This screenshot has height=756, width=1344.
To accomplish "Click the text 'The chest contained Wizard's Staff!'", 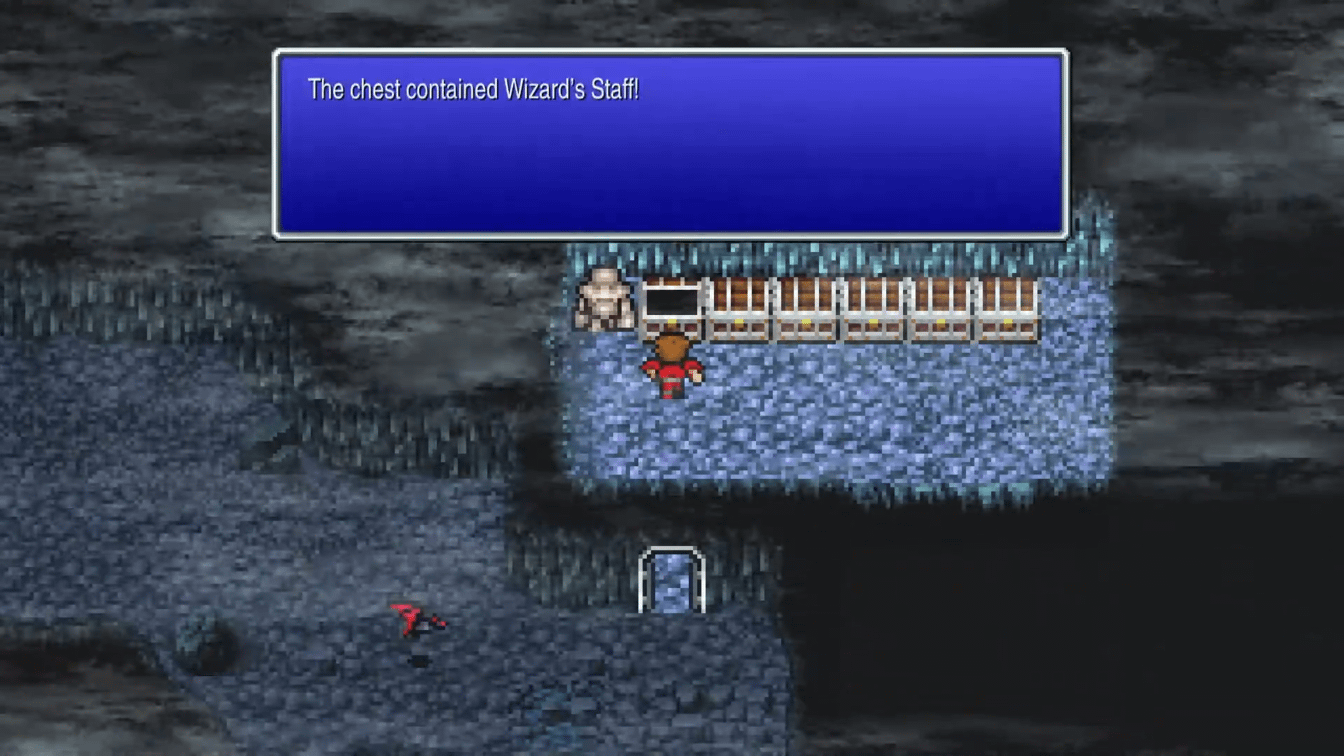I will [474, 89].
